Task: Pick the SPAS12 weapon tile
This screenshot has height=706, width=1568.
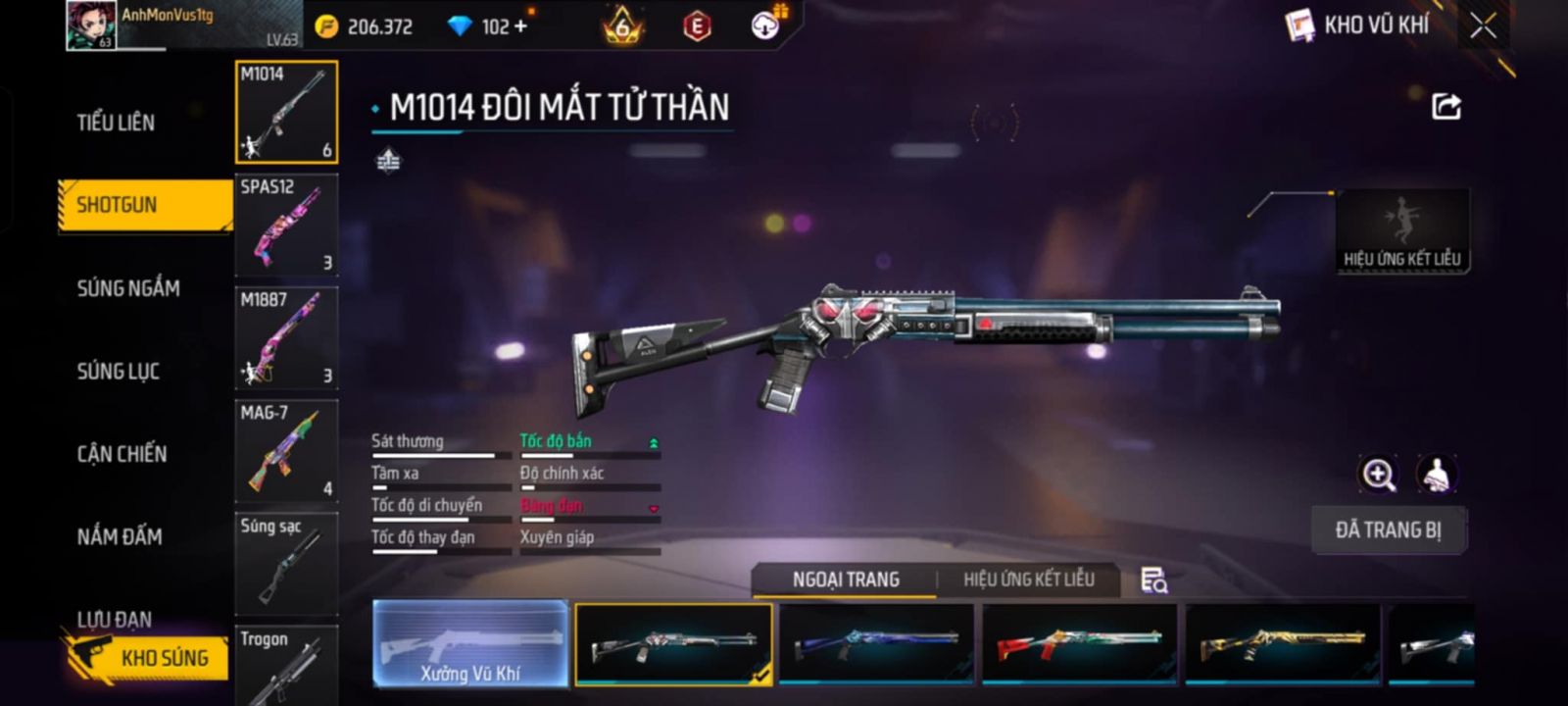Action: point(286,225)
